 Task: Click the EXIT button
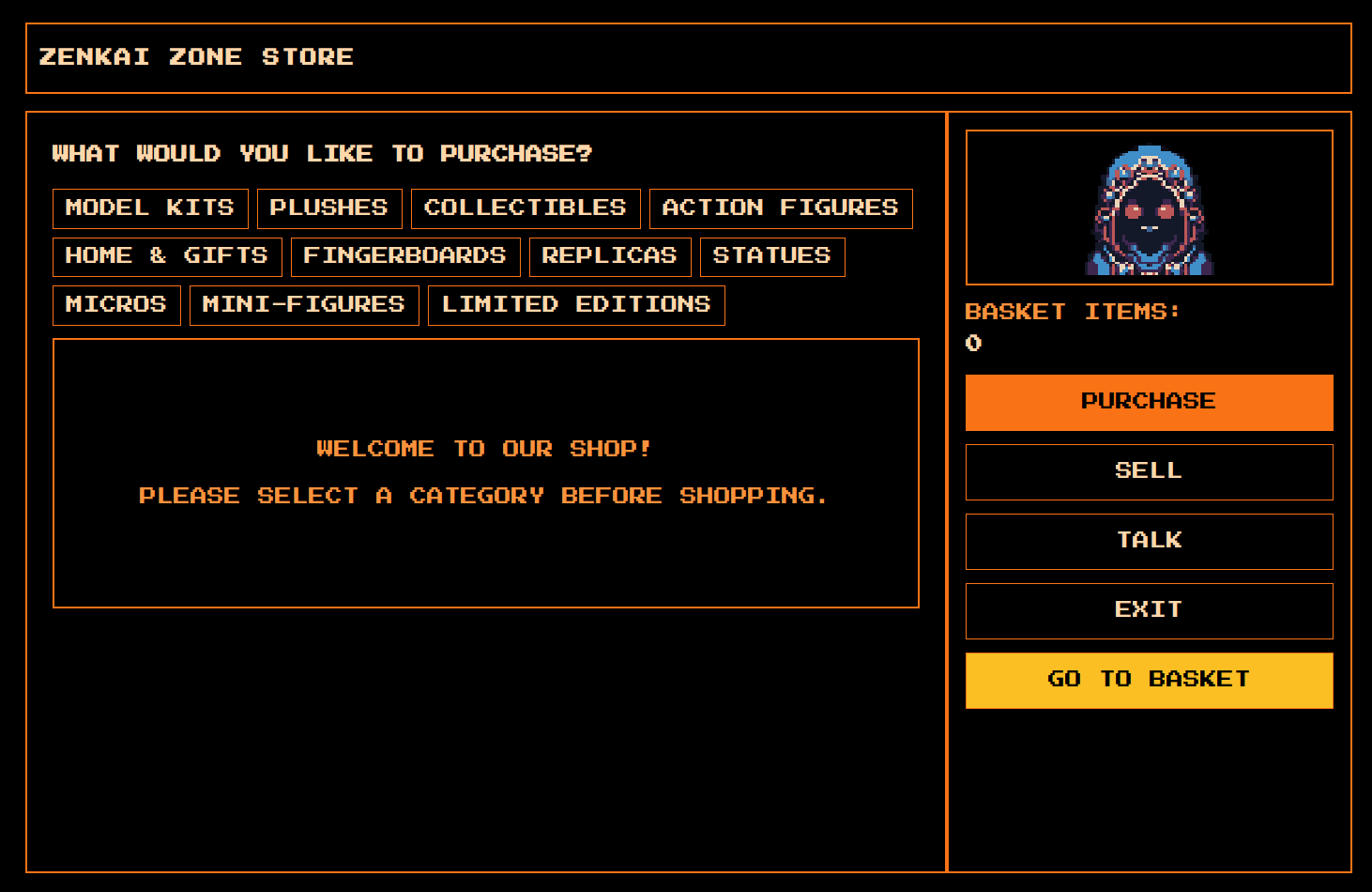tap(1149, 610)
